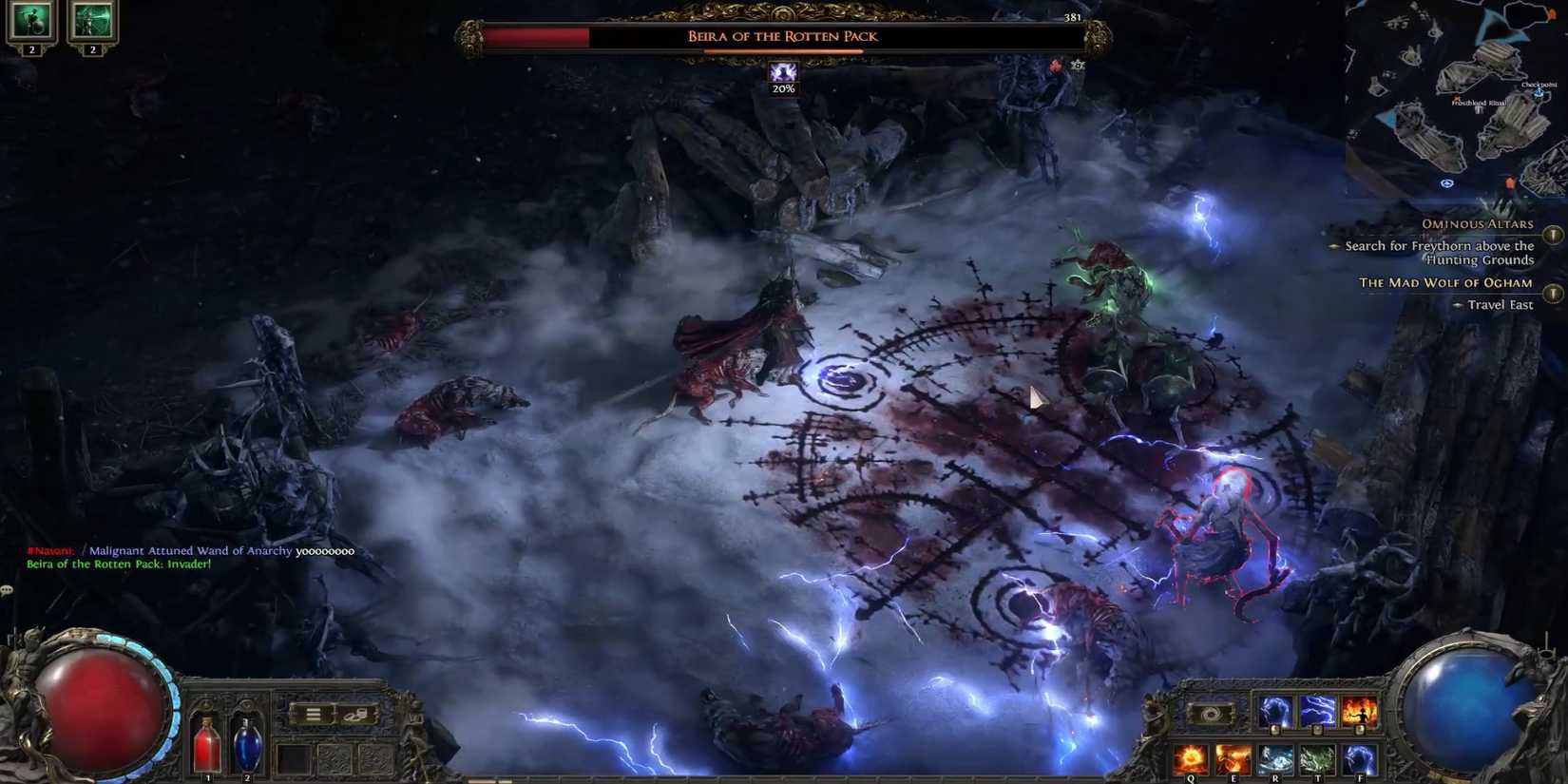Click the 20% debuff icon under the boss bar
The height and width of the screenshot is (784, 1568).
(x=783, y=74)
